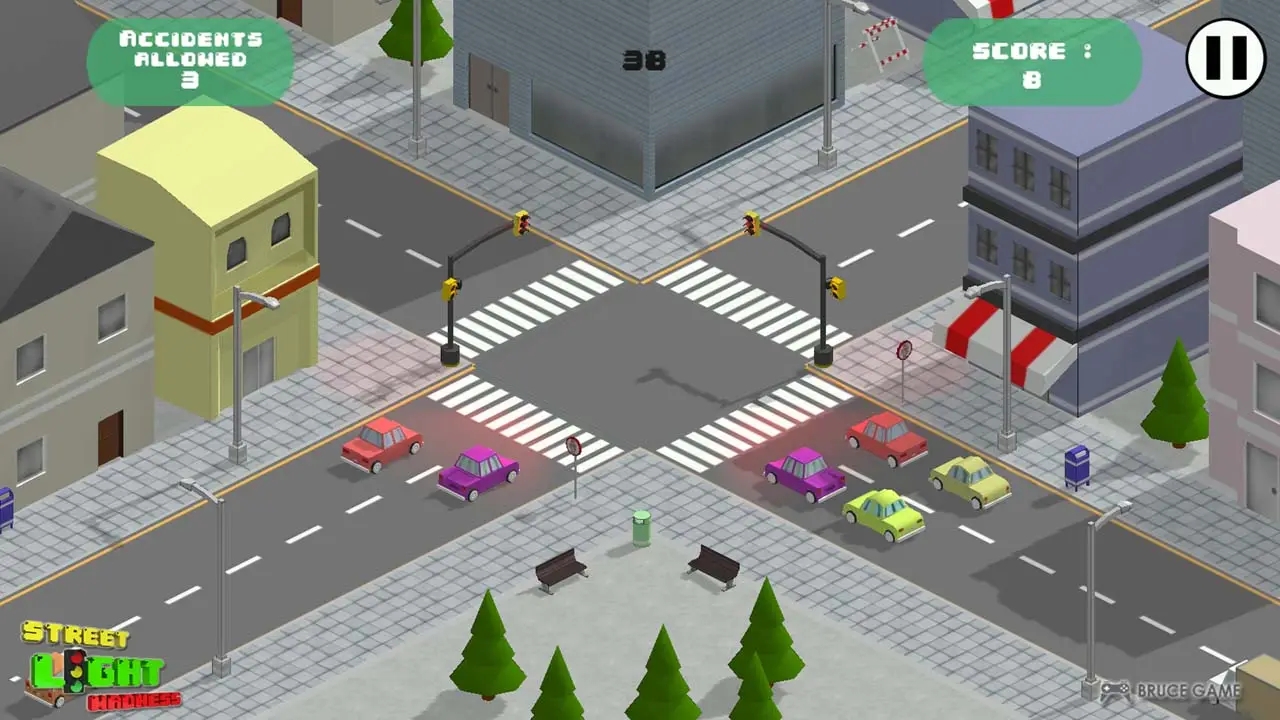Click the pause icon at top right
Viewport: 1280px width, 720px height.
(x=1225, y=60)
